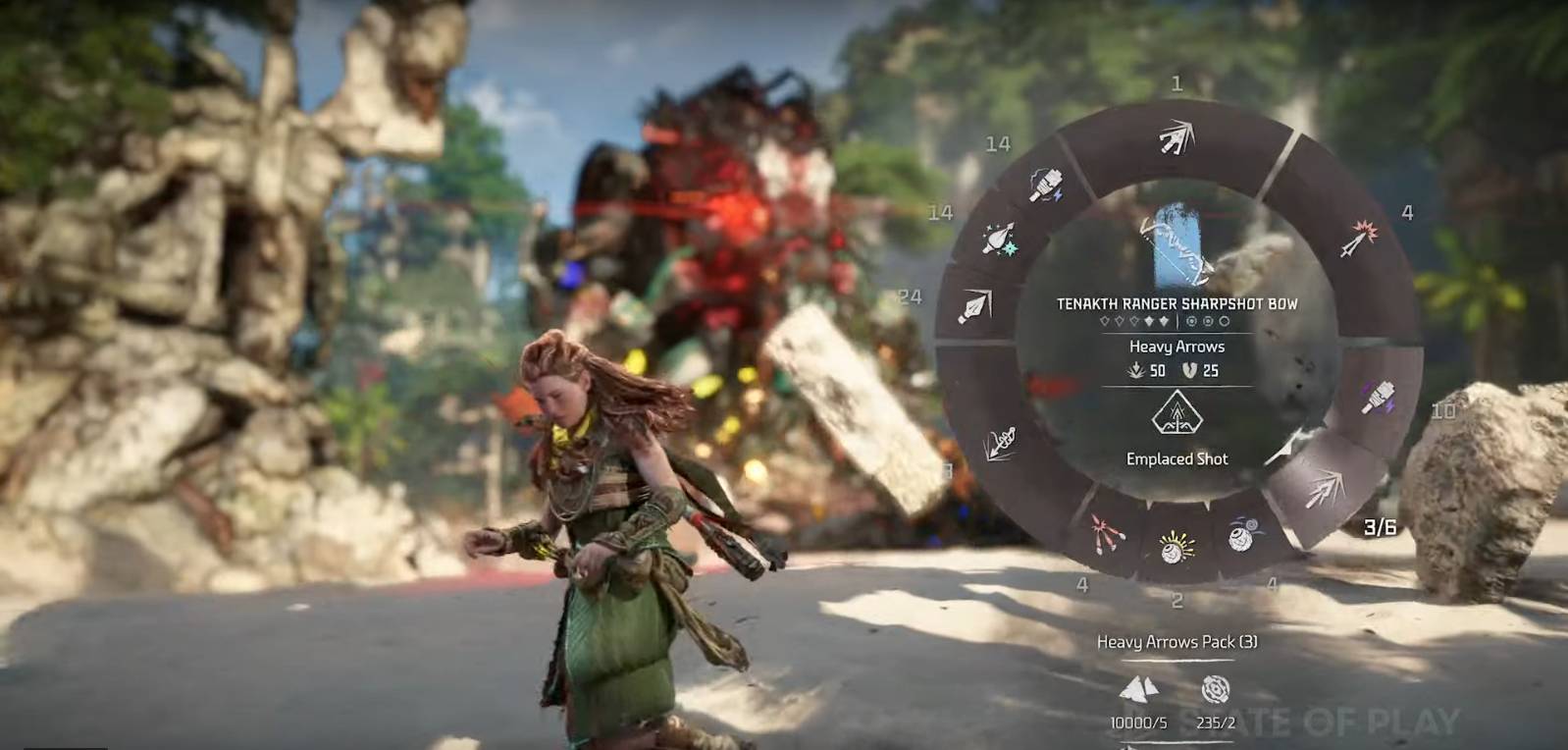Image resolution: width=1568 pixels, height=750 pixels.
Task: Equip the canister with blue lightning spark
Action: pyautogui.click(x=1047, y=183)
